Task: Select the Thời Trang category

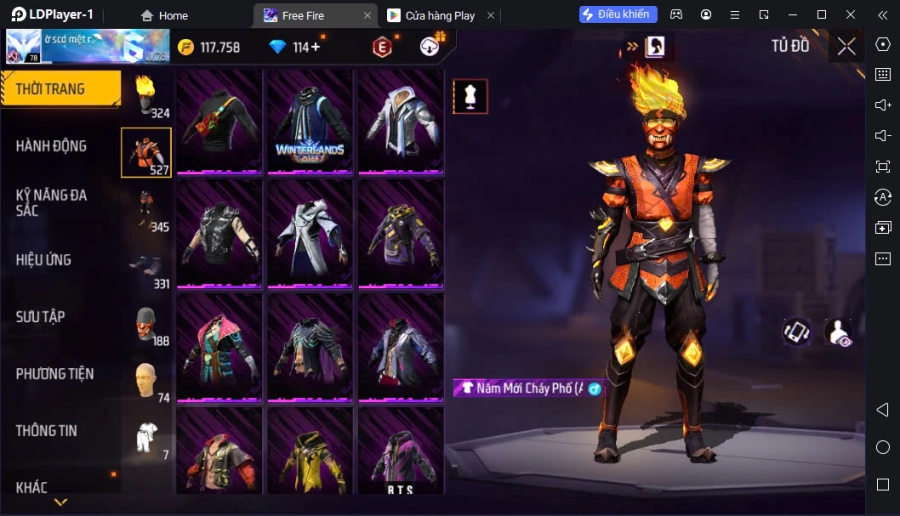Action: [x=60, y=89]
